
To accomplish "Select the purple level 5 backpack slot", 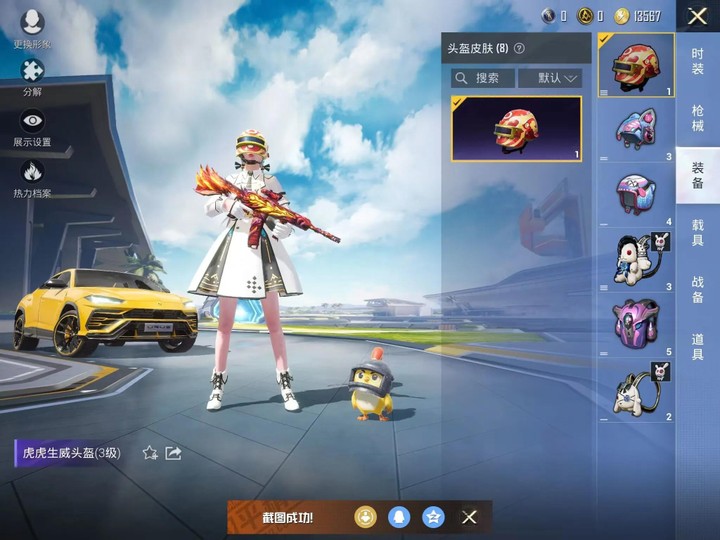I will click(635, 324).
